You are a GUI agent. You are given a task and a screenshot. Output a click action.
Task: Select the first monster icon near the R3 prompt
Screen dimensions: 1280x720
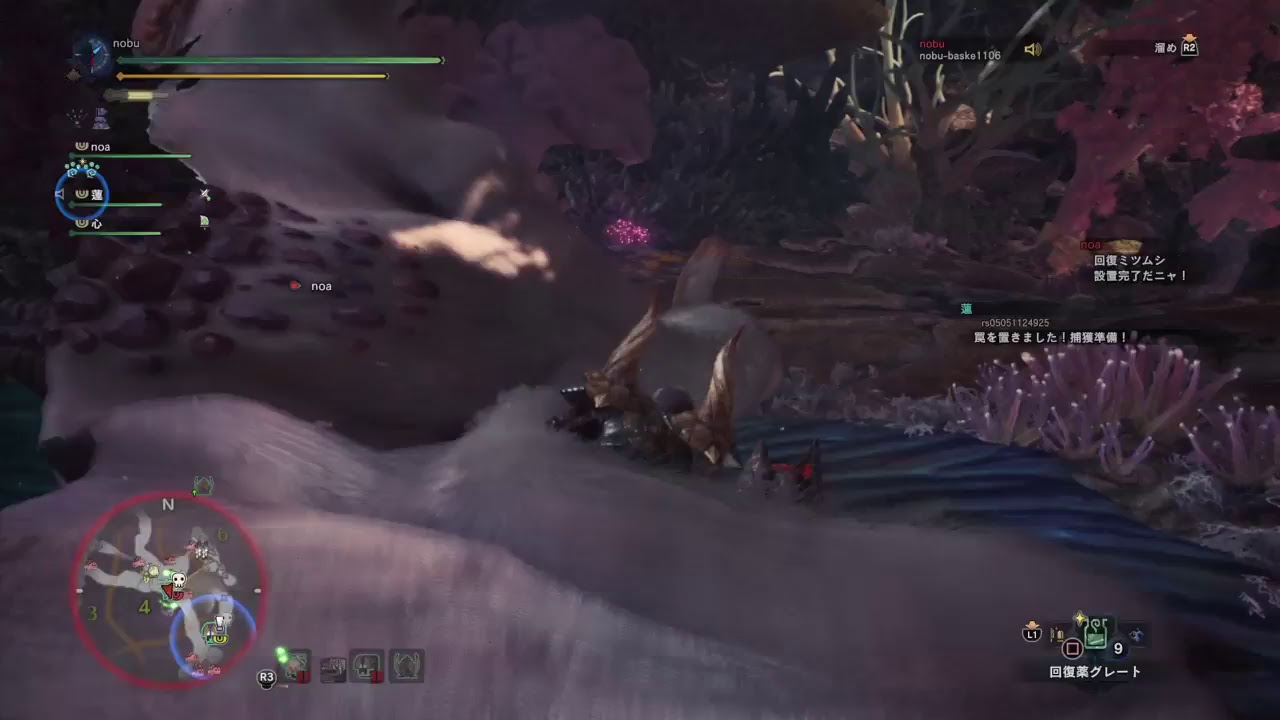(x=297, y=664)
